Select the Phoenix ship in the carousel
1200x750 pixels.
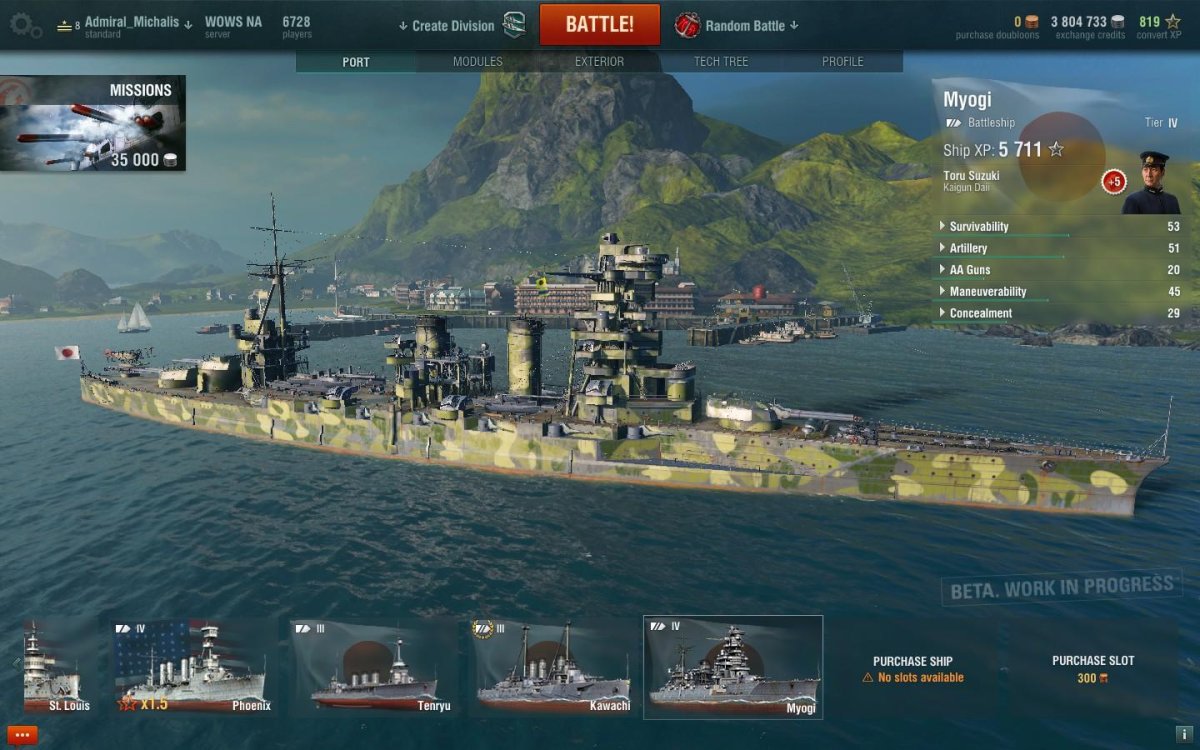click(x=192, y=666)
